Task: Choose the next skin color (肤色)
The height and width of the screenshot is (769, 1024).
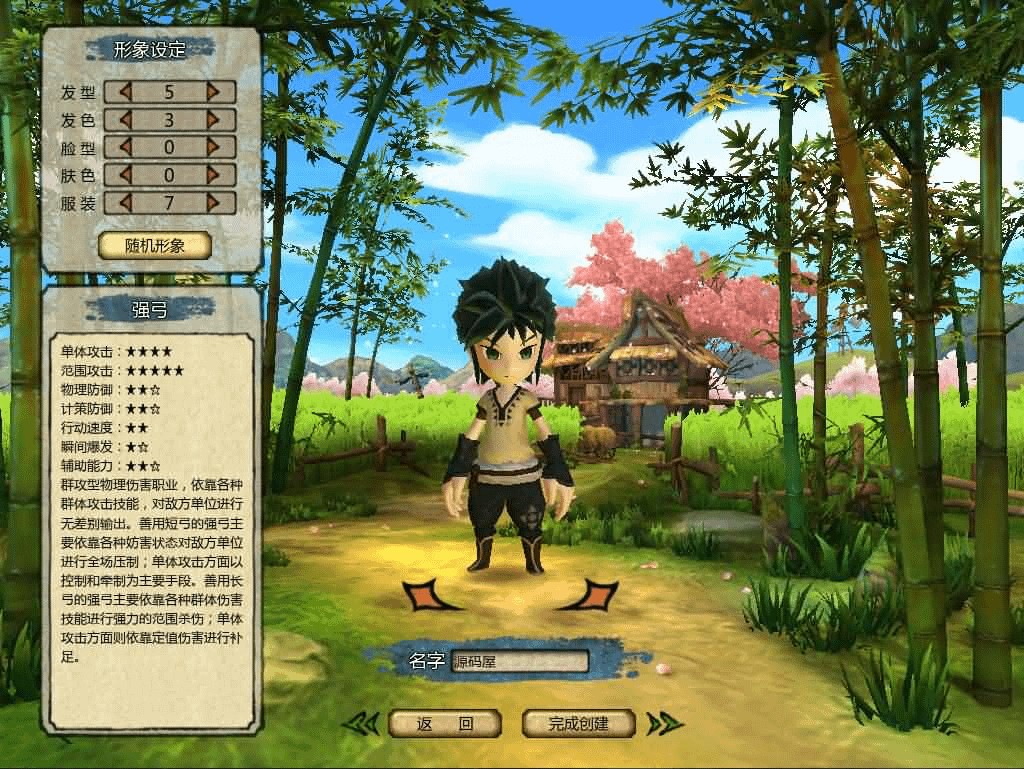Action: point(213,176)
